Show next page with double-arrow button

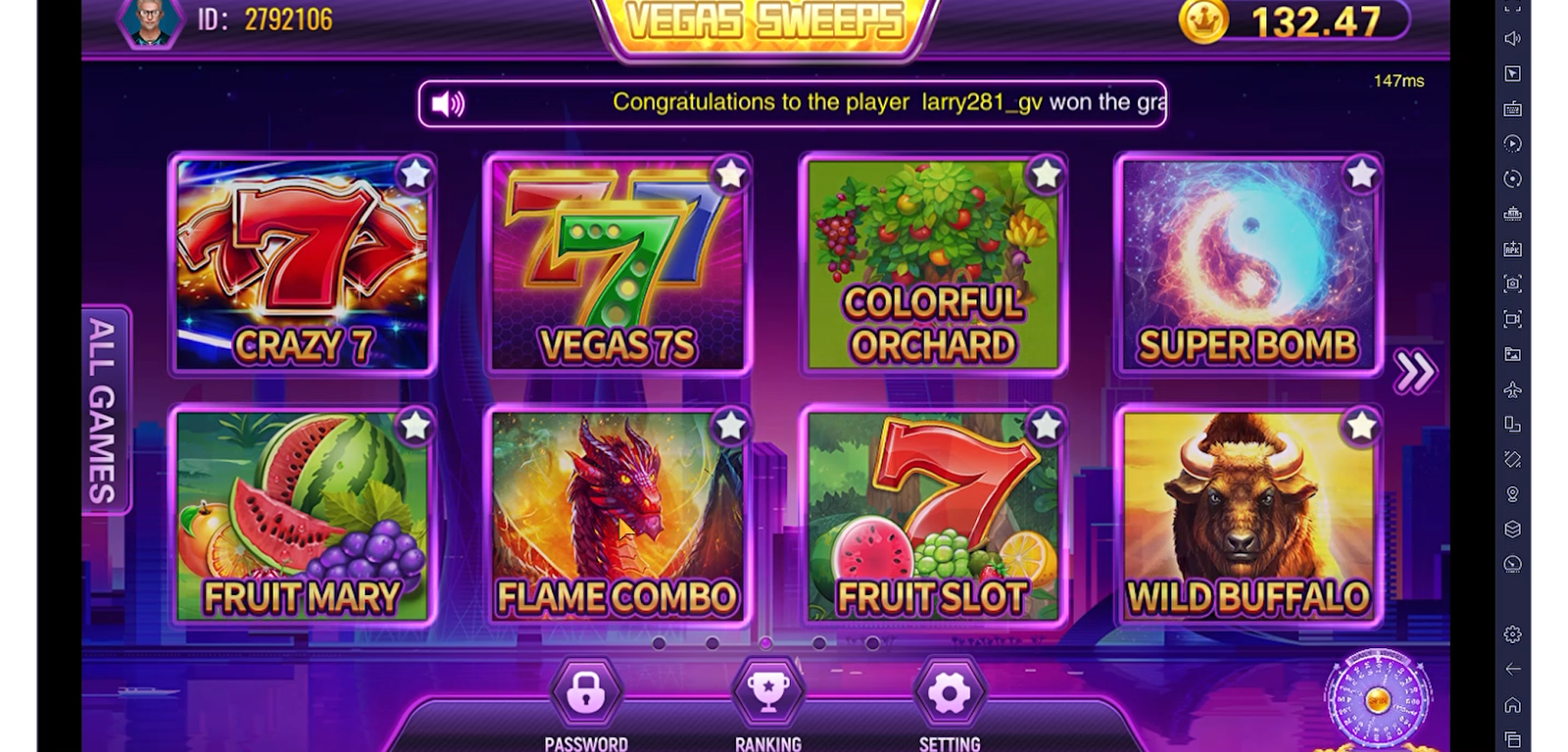(x=1414, y=372)
